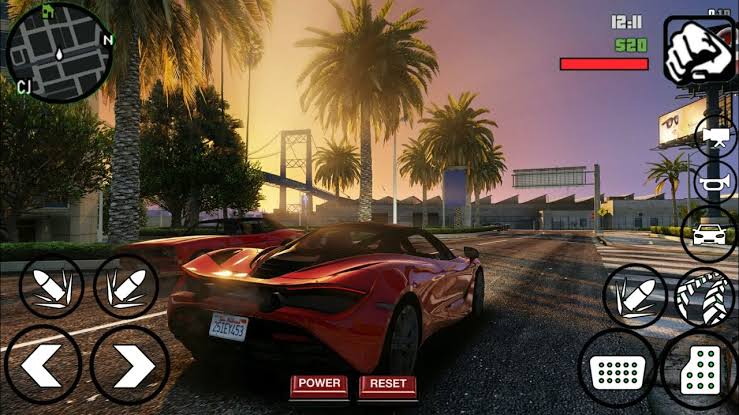Hit the wide brake pedal button
The height and width of the screenshot is (415, 739).
617,369
